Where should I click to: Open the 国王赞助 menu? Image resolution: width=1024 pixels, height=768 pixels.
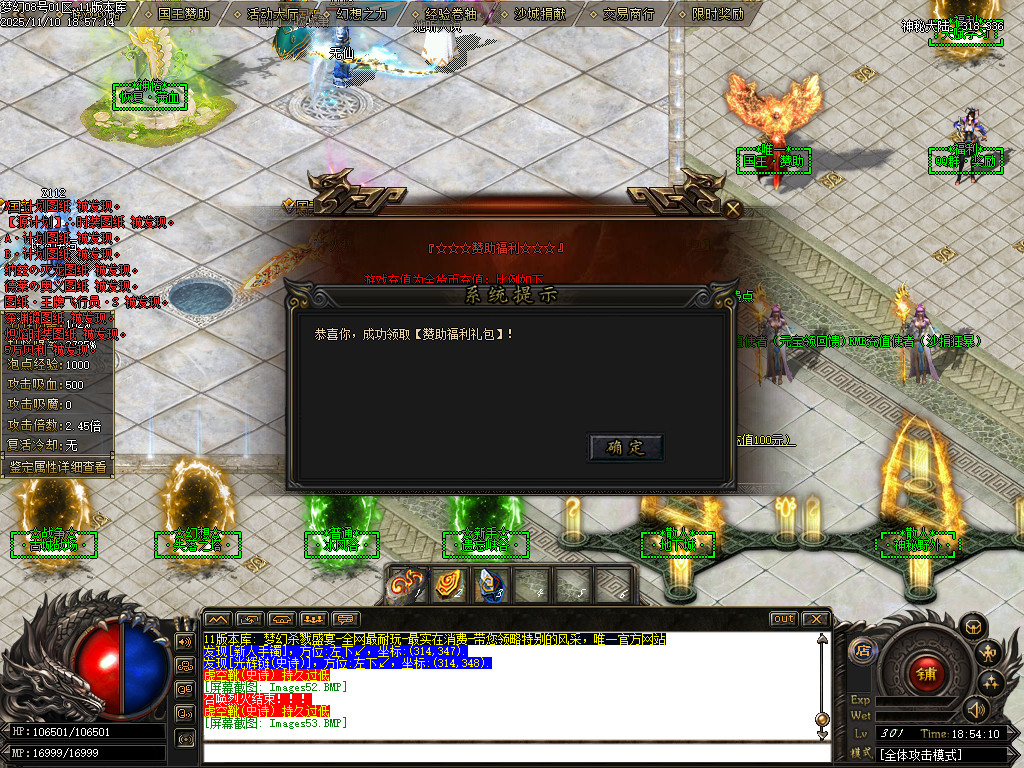coord(184,14)
